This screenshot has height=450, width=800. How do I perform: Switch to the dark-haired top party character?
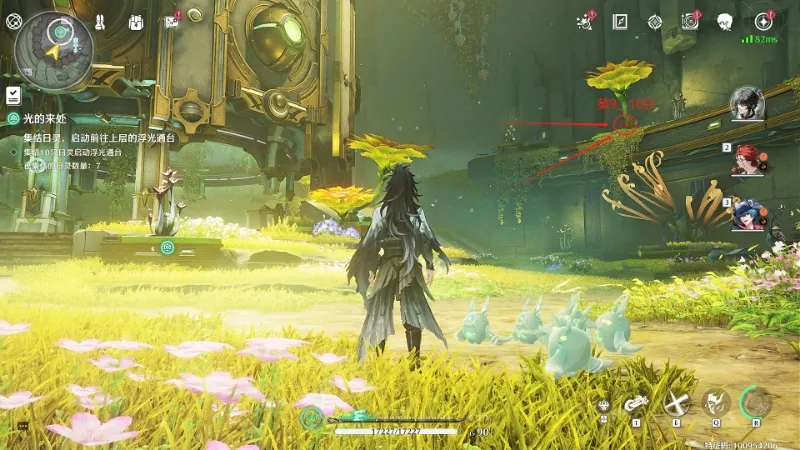(746, 103)
